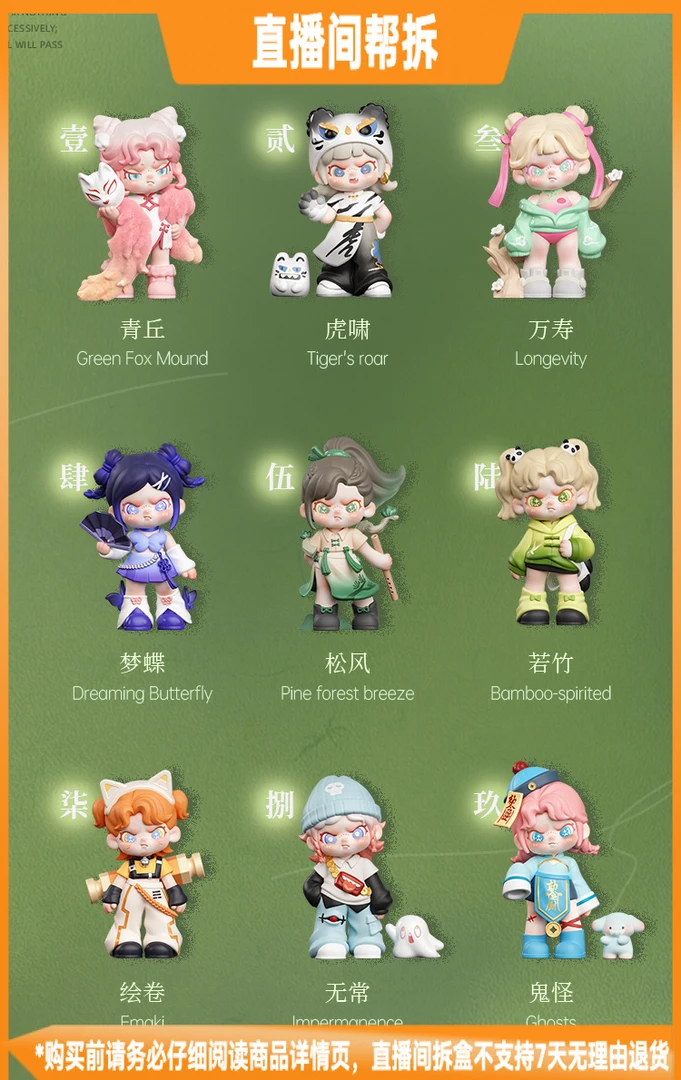Select the 鬼怪 Ghosts figure
Viewport: 681px width, 1080px height.
tap(552, 867)
